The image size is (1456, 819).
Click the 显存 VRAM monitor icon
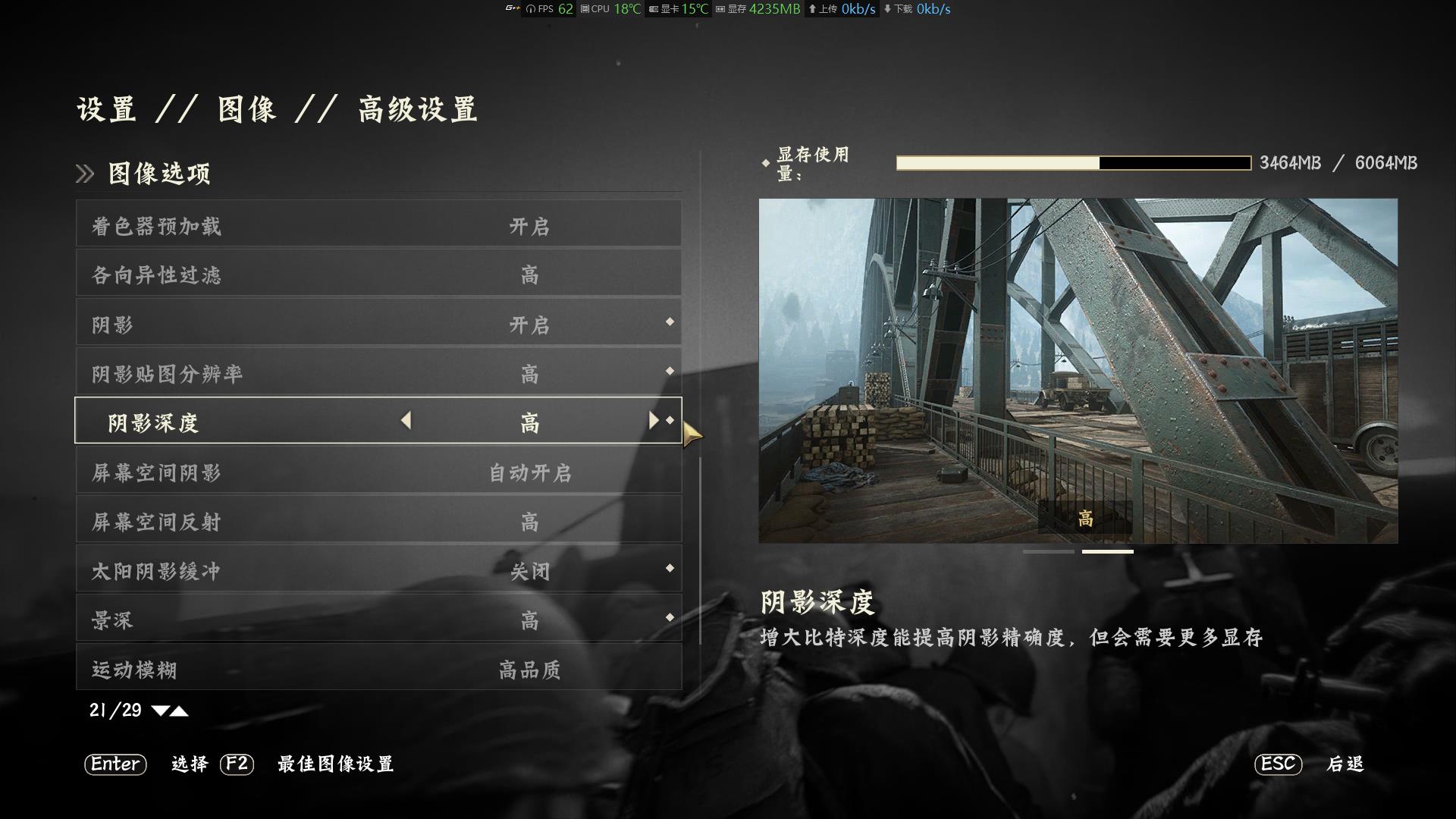pos(720,9)
